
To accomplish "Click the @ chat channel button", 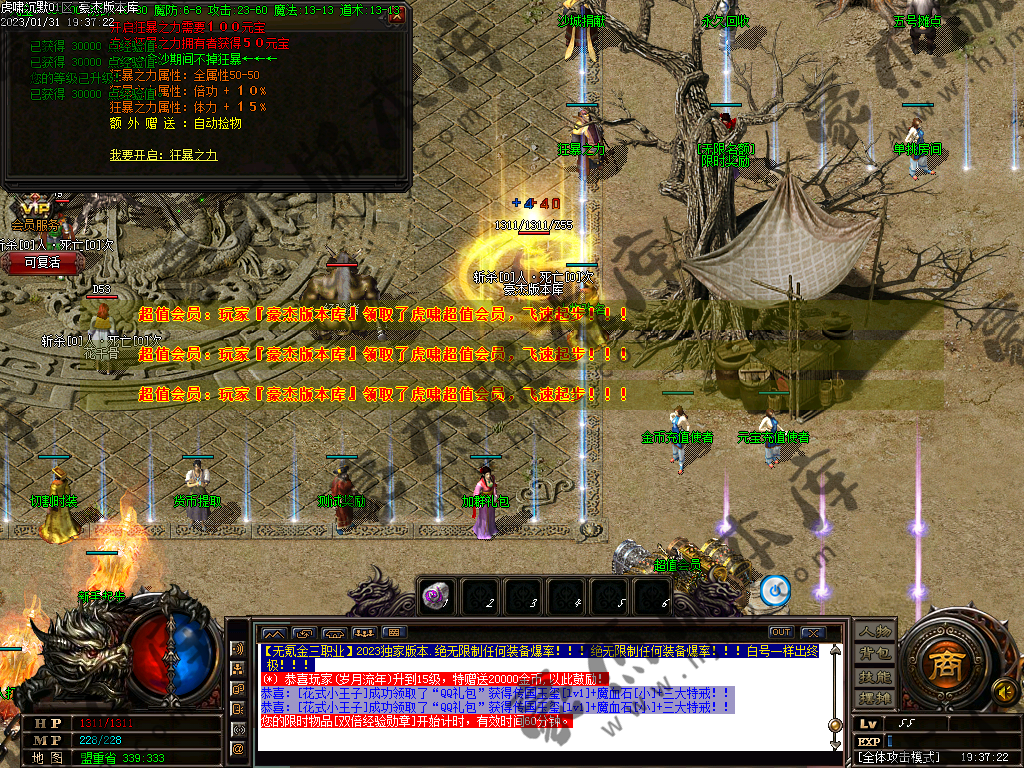I will tap(238, 748).
